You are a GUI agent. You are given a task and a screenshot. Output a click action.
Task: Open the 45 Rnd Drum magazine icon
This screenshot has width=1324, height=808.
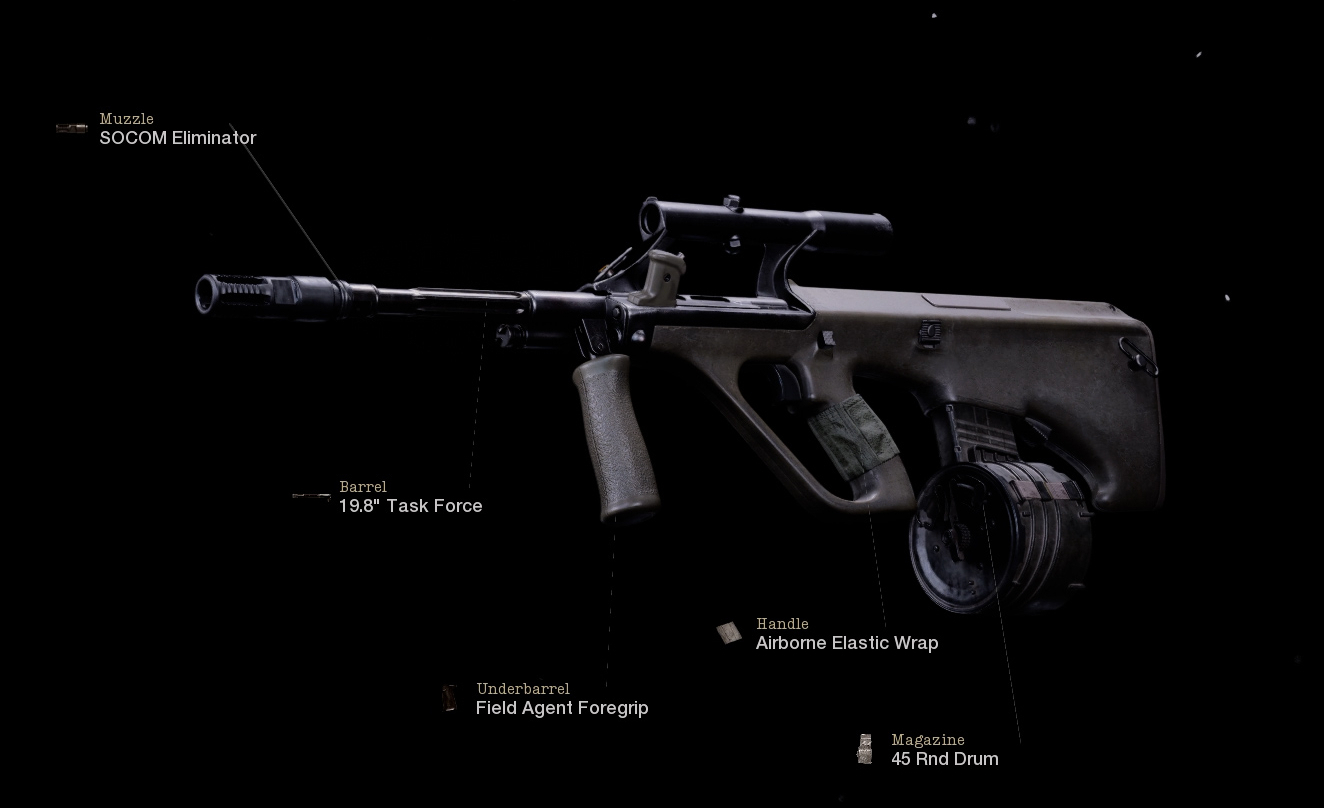(x=866, y=748)
